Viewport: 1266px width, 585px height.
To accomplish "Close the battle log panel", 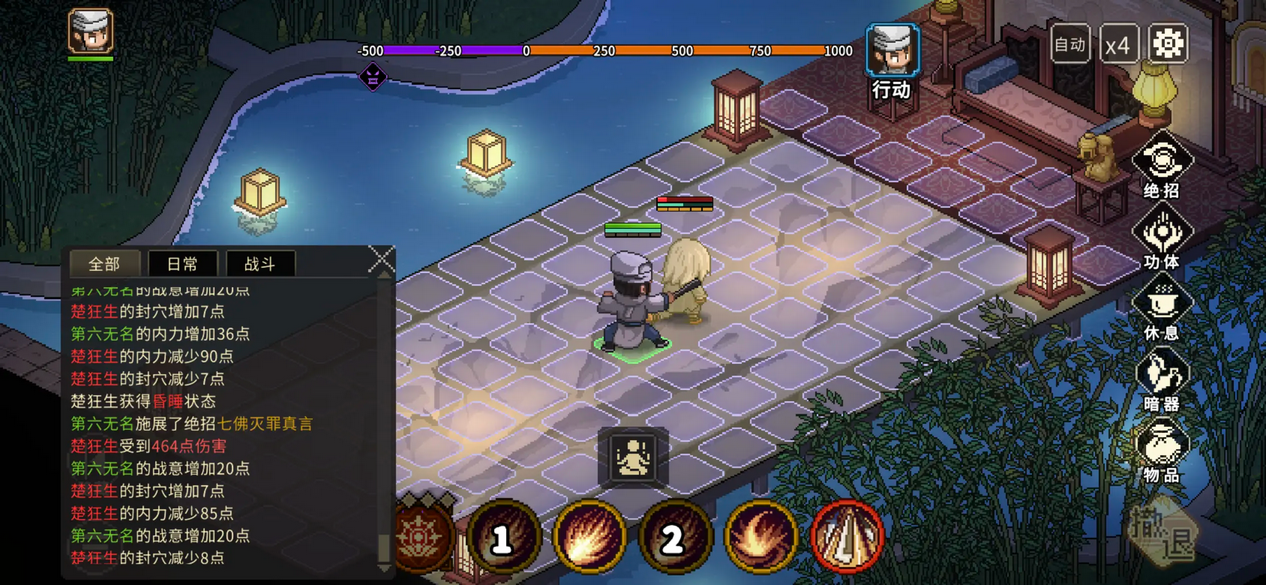I will tap(381, 259).
